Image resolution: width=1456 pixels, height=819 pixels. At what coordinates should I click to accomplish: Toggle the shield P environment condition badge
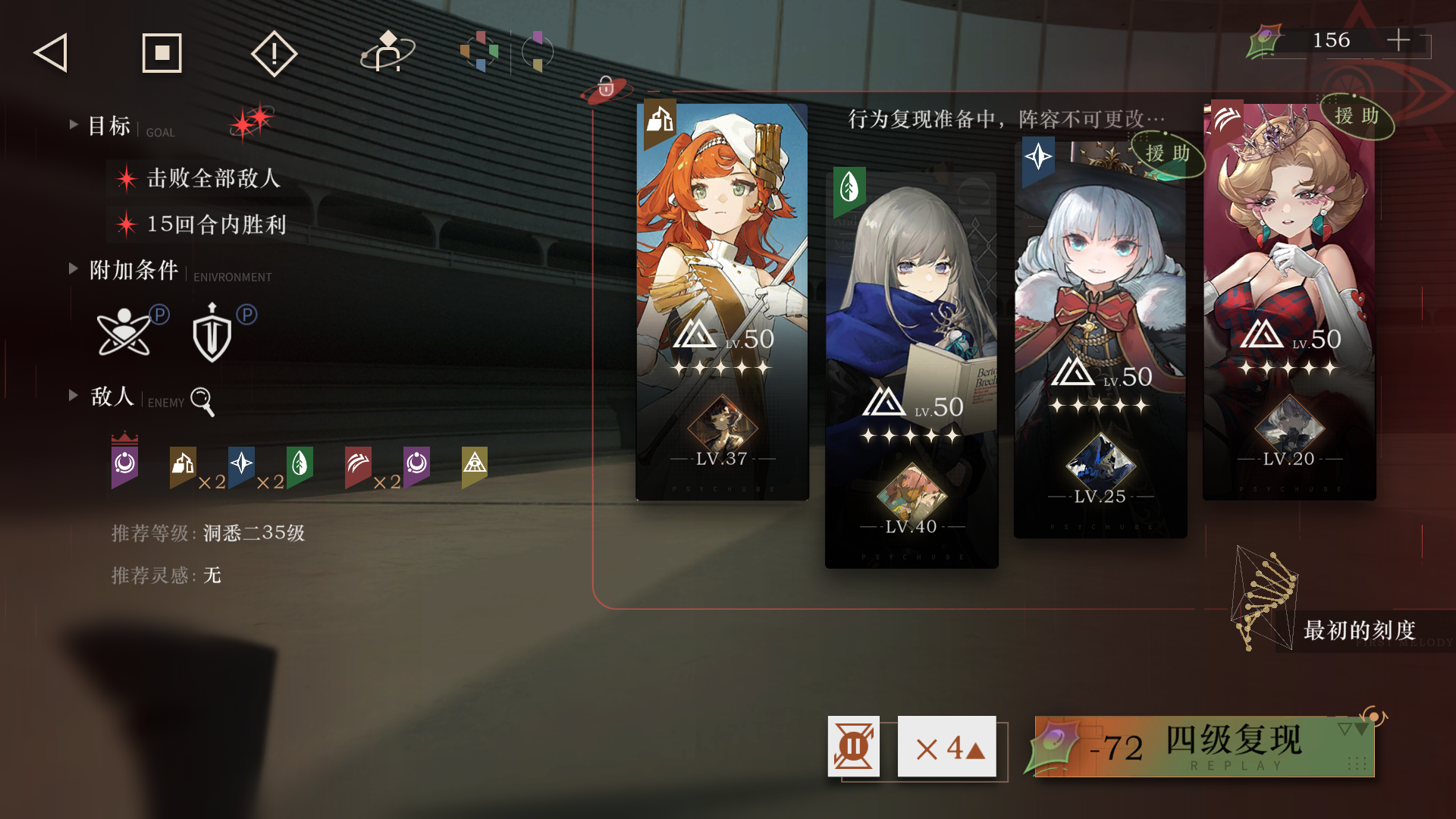[213, 332]
